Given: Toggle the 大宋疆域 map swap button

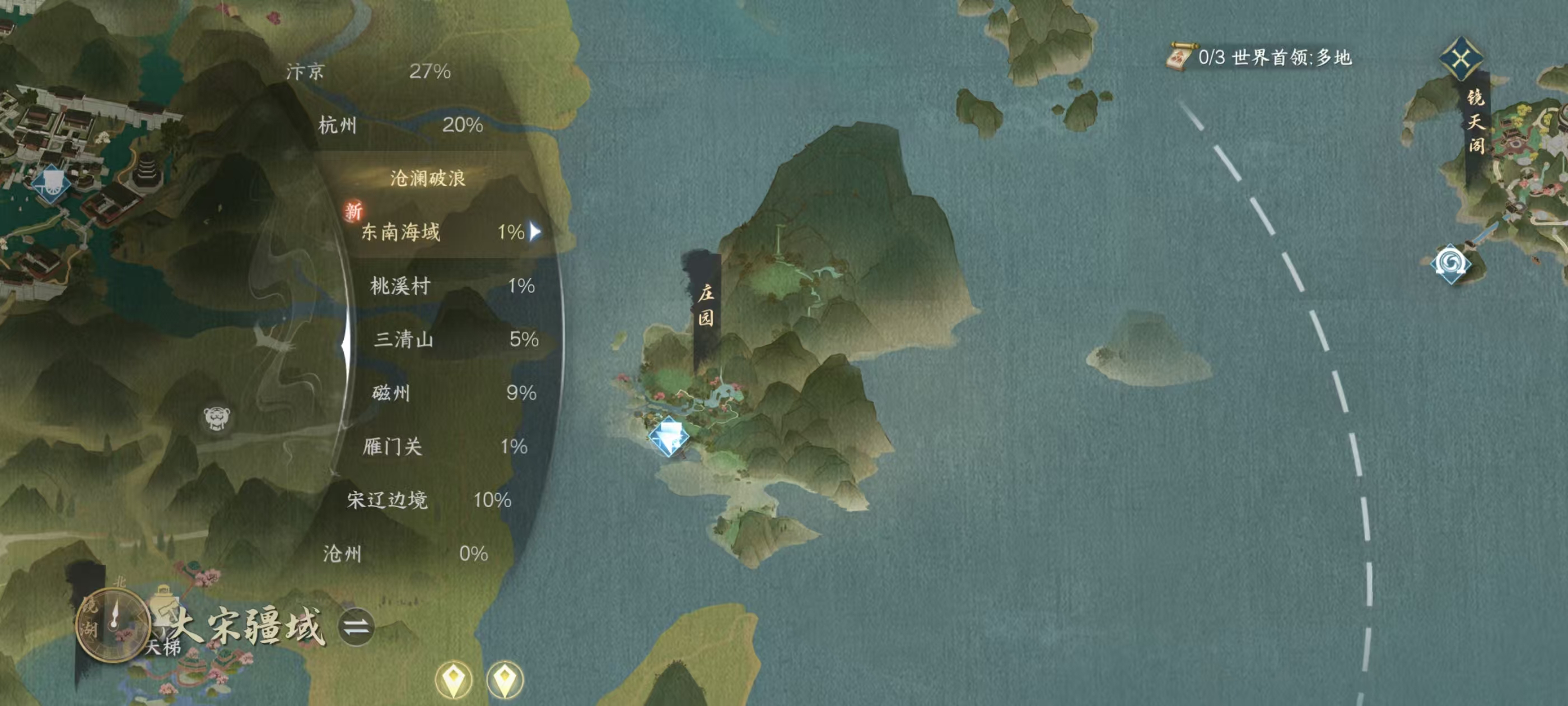Looking at the screenshot, I should pyautogui.click(x=356, y=627).
